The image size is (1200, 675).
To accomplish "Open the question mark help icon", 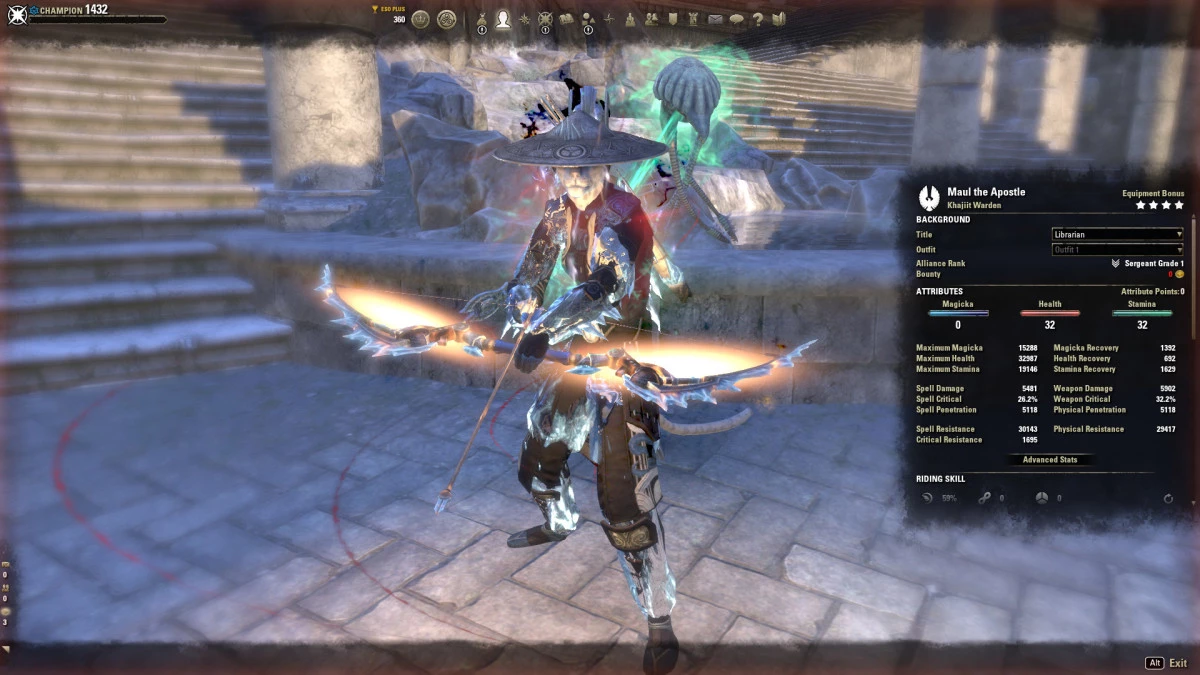I will click(x=758, y=19).
